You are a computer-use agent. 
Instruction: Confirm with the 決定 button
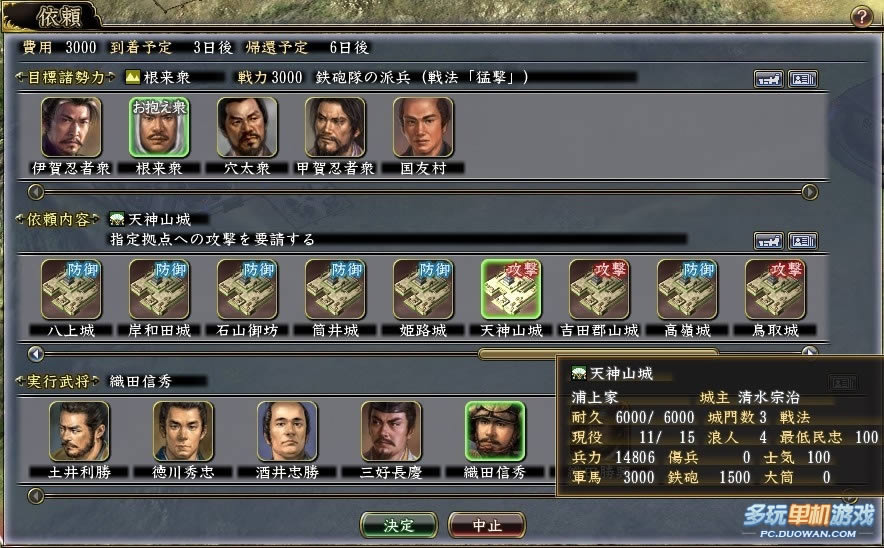398,524
